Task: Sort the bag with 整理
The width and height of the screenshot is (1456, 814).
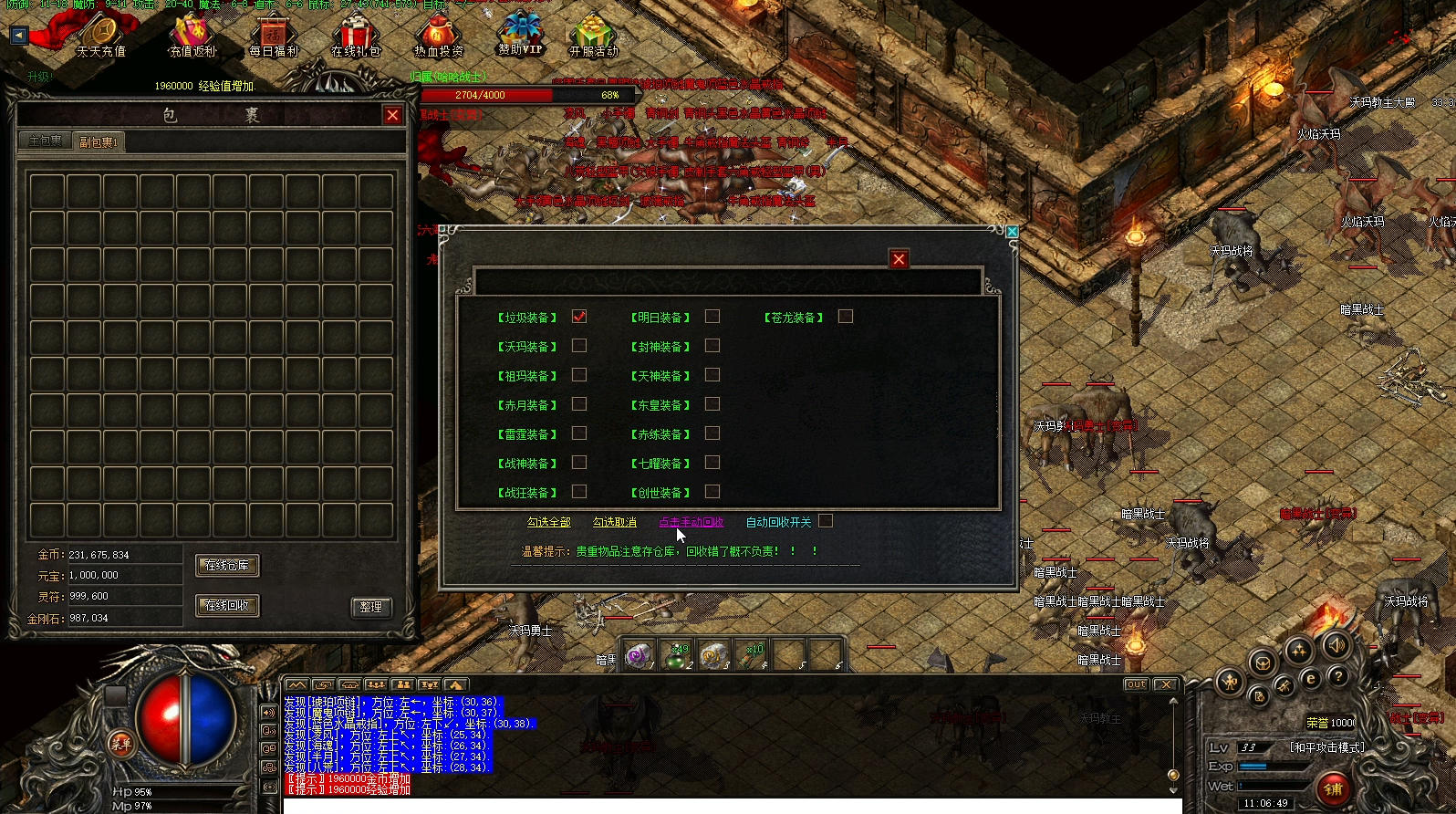Action: pos(370,607)
